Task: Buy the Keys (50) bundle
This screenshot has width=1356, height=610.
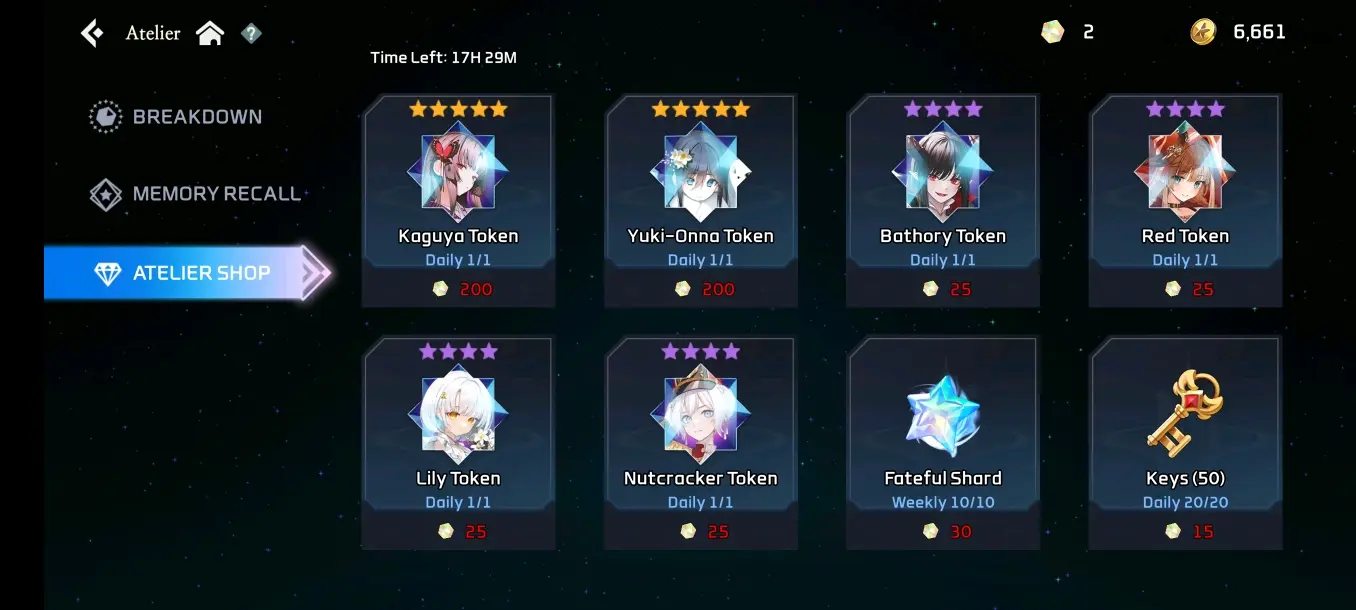Action: tap(1185, 442)
